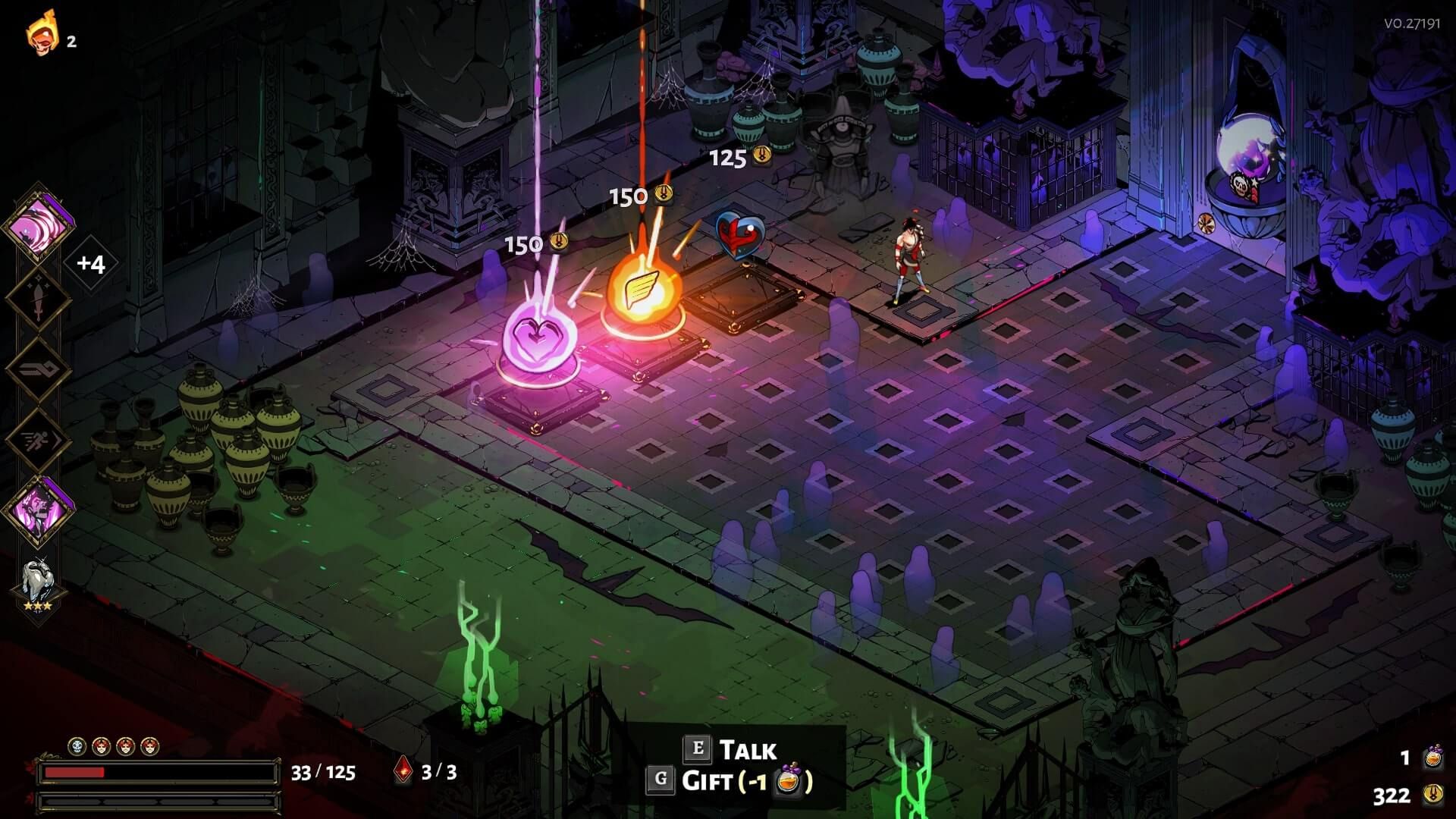This screenshot has width=1456, height=819.
Task: Click the flaming skull icon
Action: pos(42,34)
